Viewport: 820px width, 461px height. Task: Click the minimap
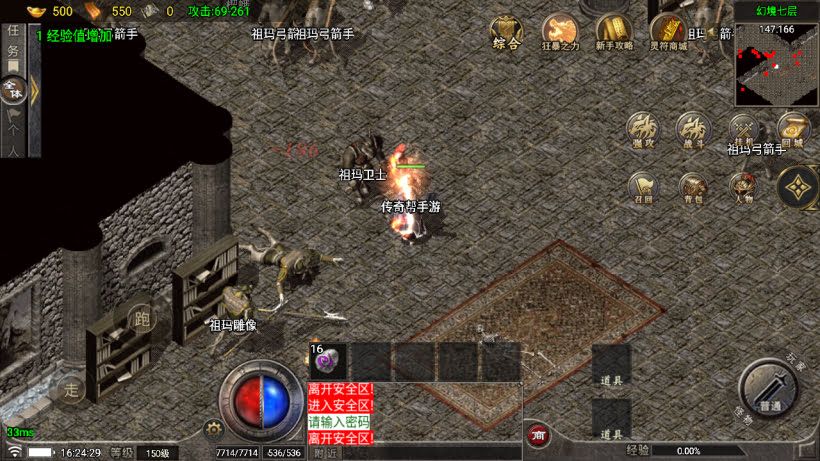(776, 63)
